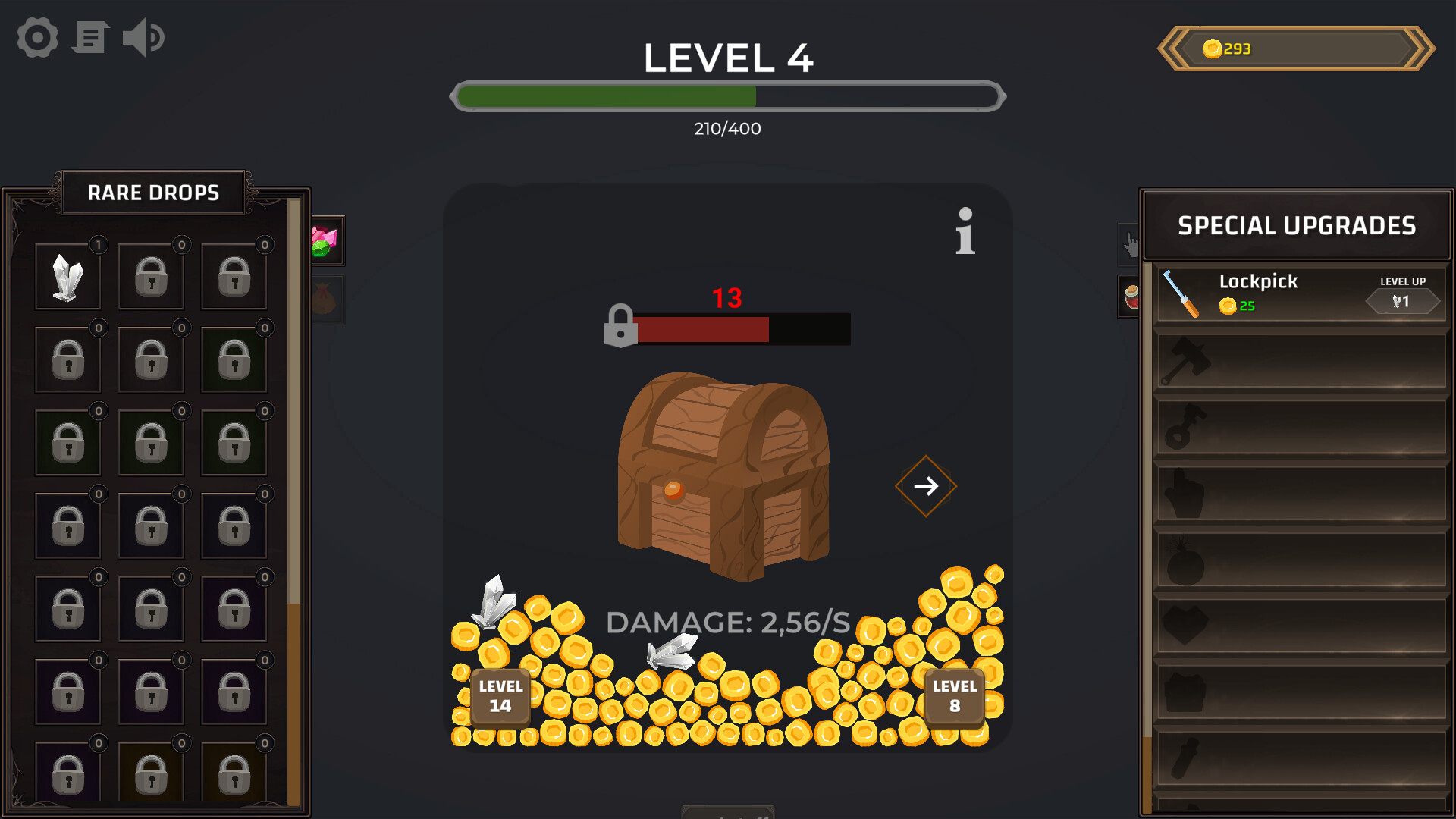Open the settings gear icon
This screenshot has width=1456, height=819.
click(x=36, y=36)
